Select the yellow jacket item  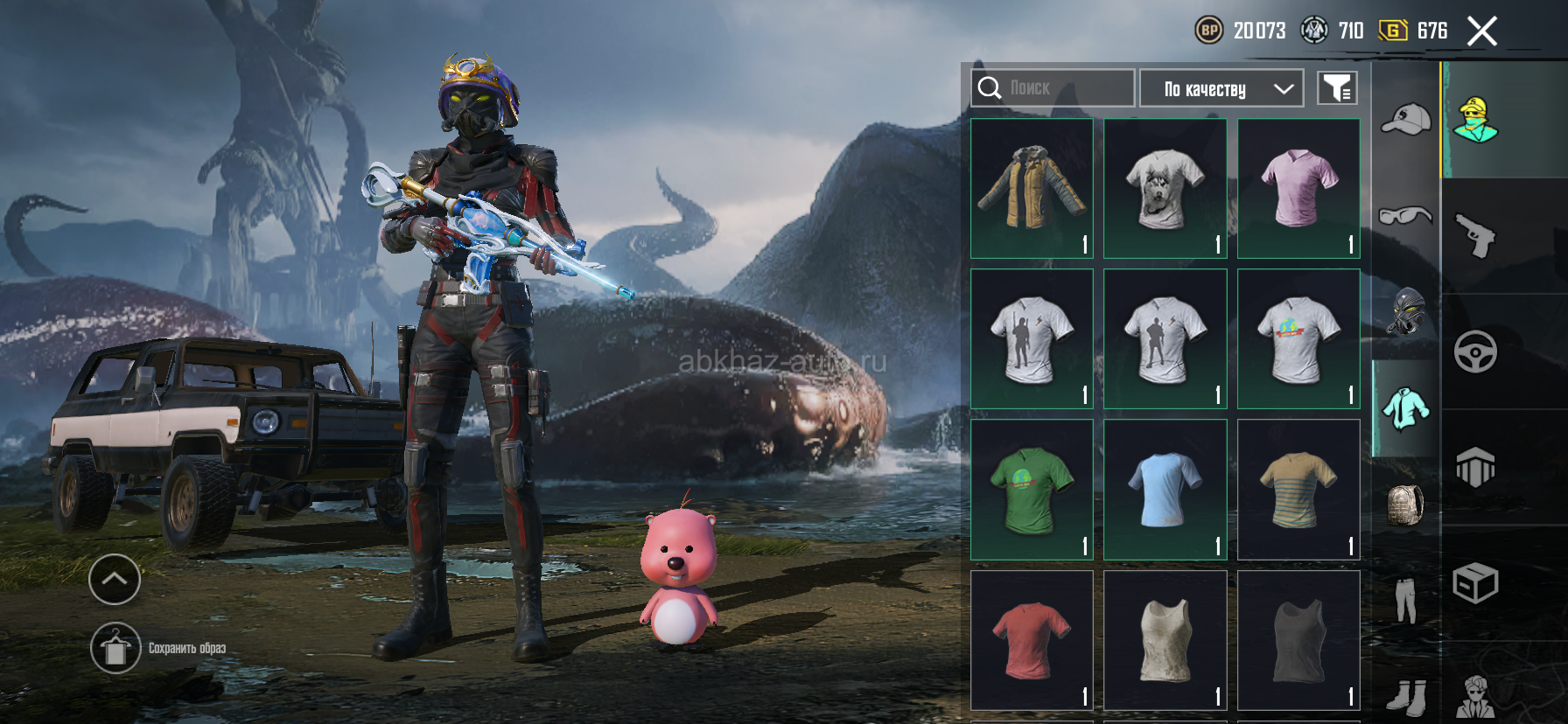point(1032,189)
